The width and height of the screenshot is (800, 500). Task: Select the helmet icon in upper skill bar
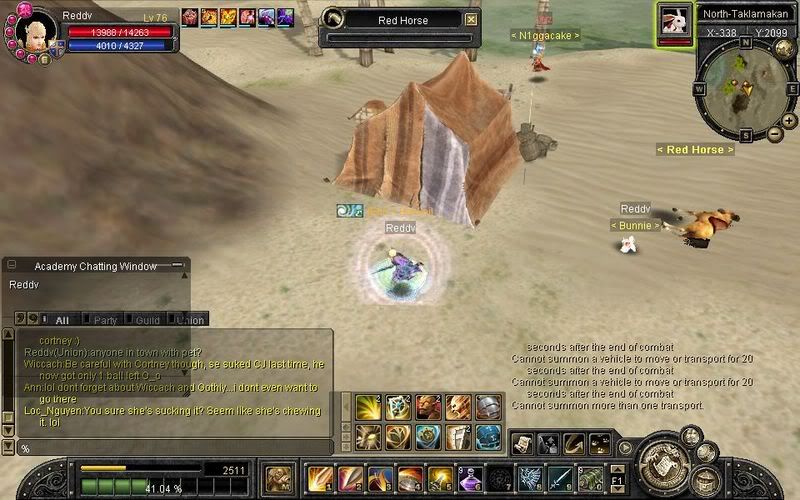pos(488,407)
